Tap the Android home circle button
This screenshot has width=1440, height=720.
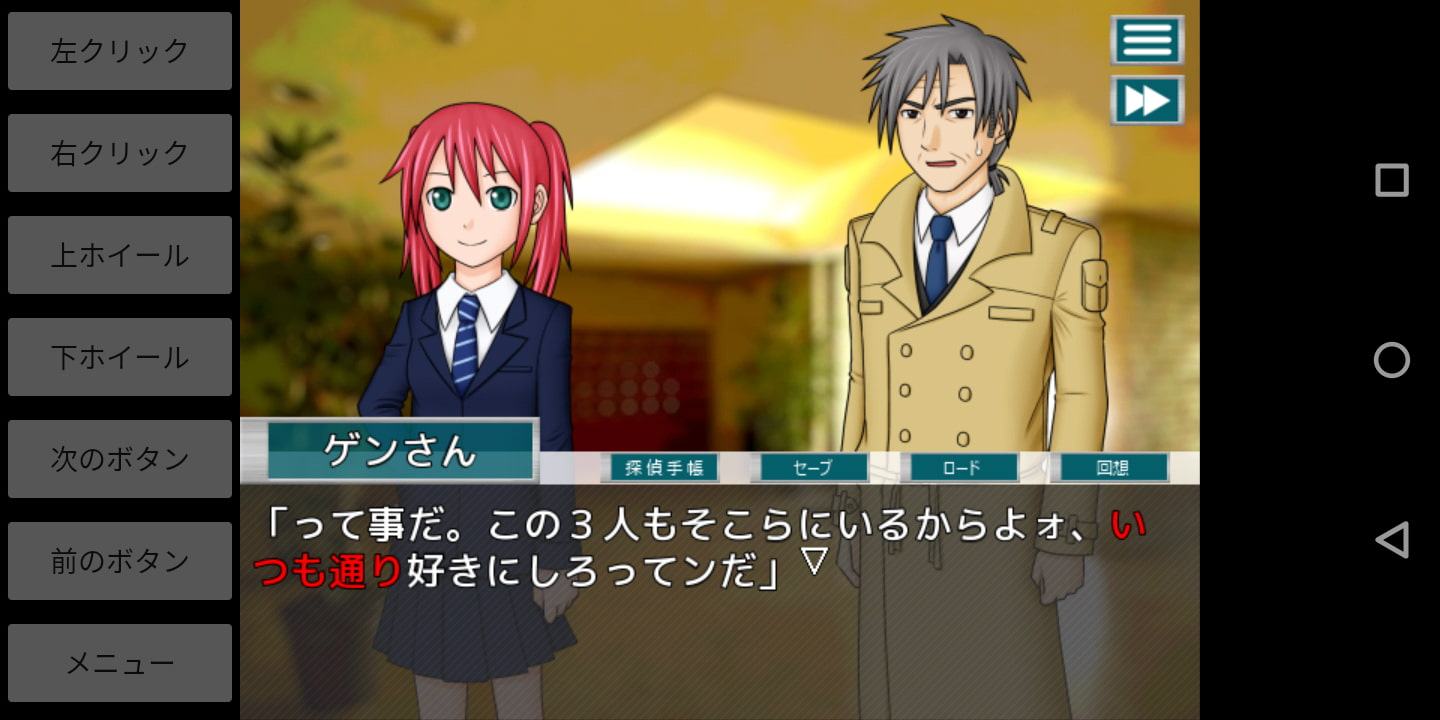coord(1391,360)
